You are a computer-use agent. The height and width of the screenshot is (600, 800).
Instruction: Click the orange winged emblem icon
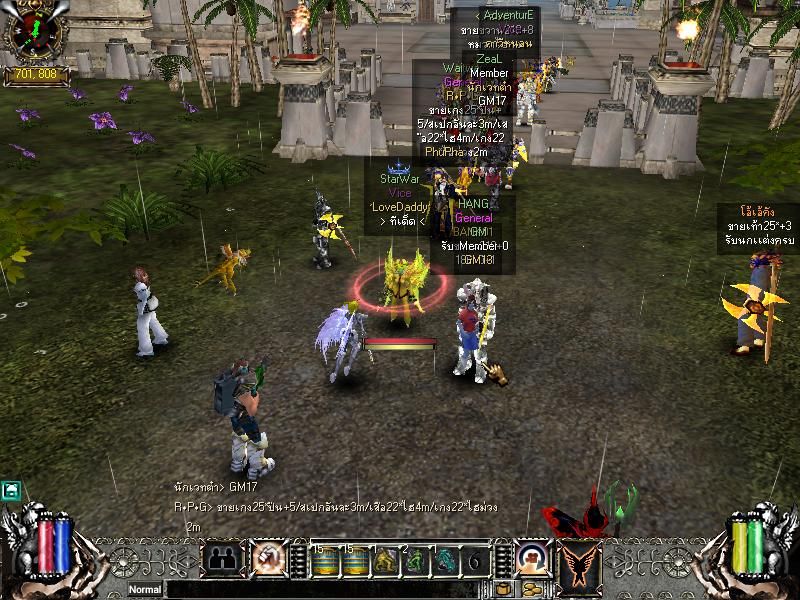(578, 559)
